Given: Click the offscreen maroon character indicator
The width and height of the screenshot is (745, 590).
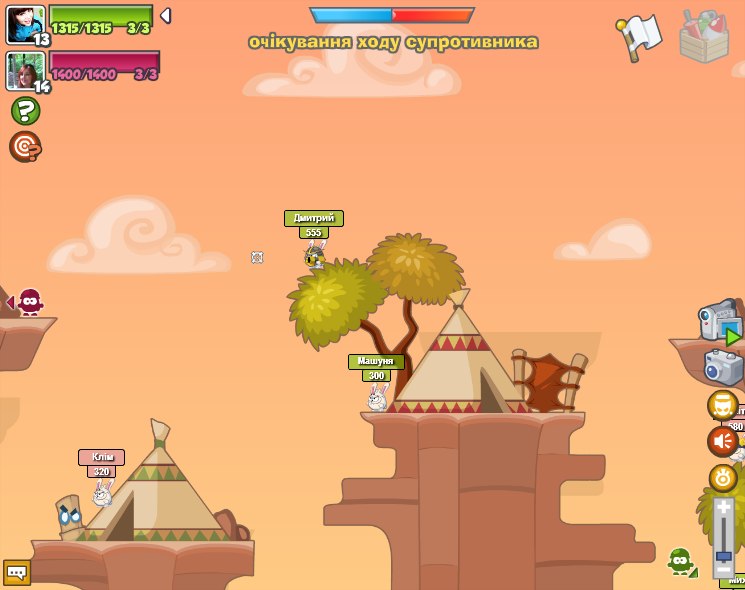Looking at the screenshot, I should (28, 301).
